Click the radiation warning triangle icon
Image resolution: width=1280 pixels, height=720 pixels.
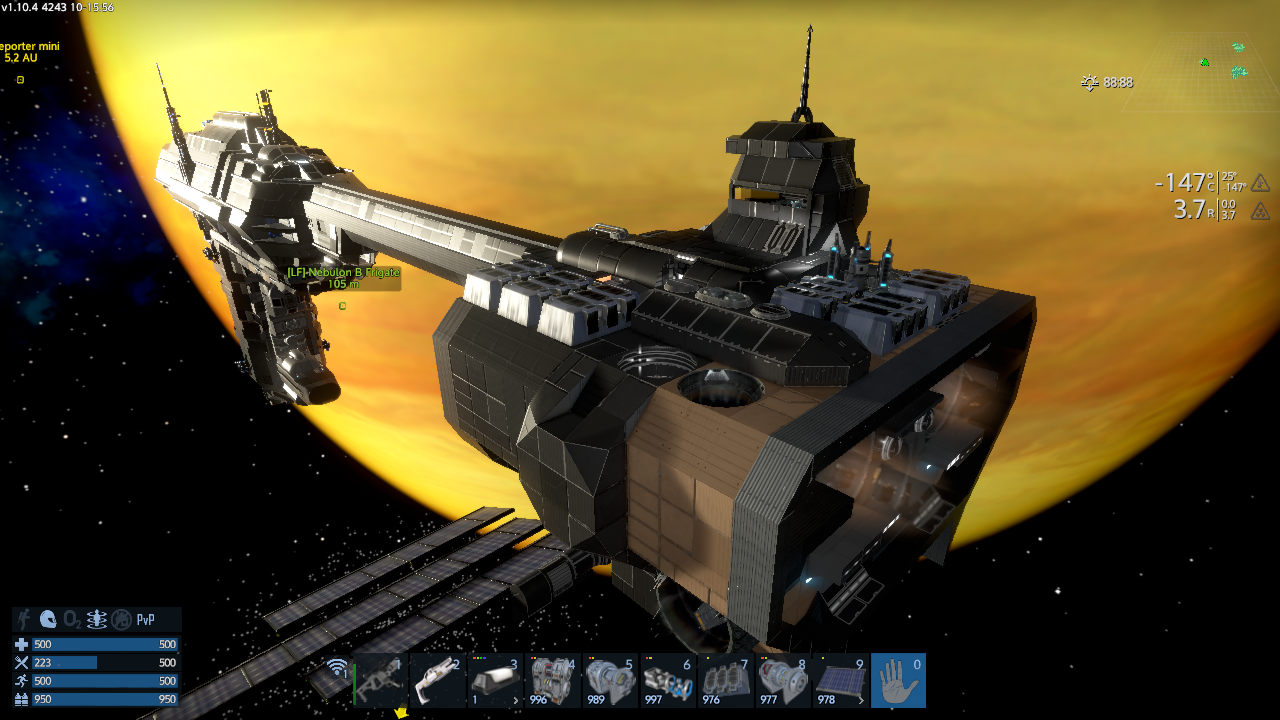[1261, 210]
